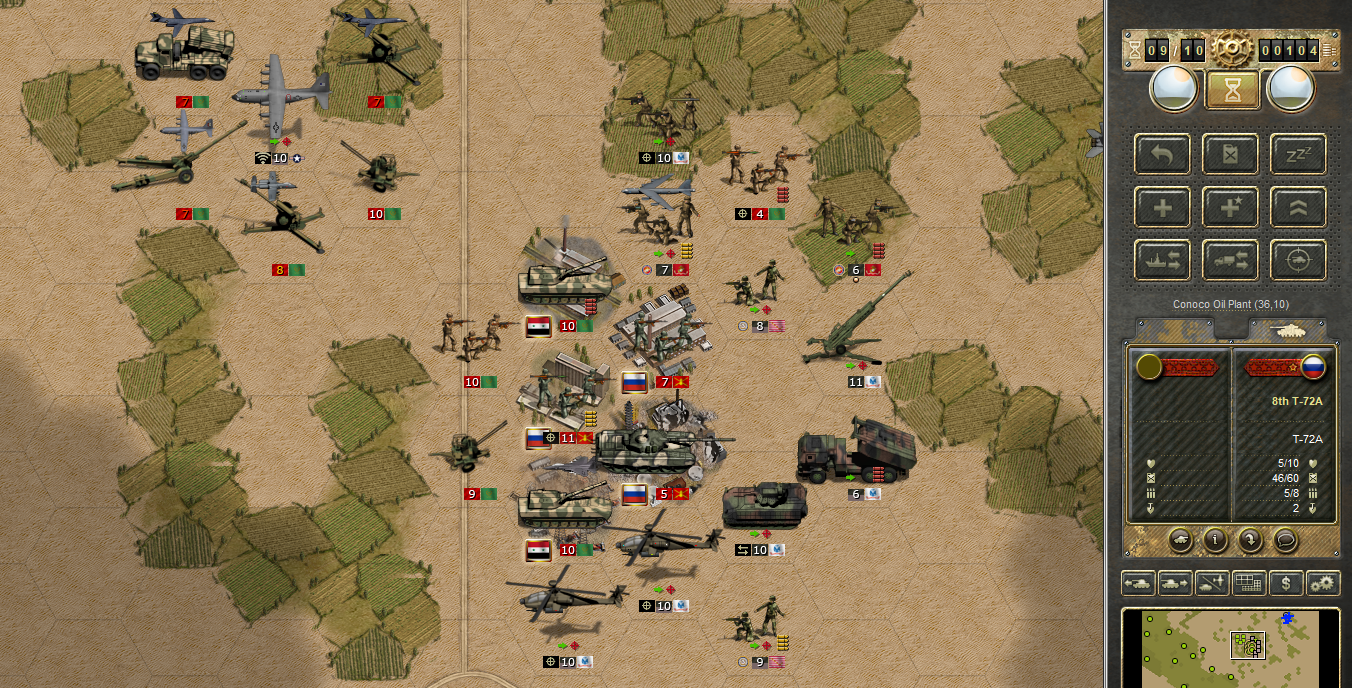Select the previous unit toolbar button

[1139, 583]
